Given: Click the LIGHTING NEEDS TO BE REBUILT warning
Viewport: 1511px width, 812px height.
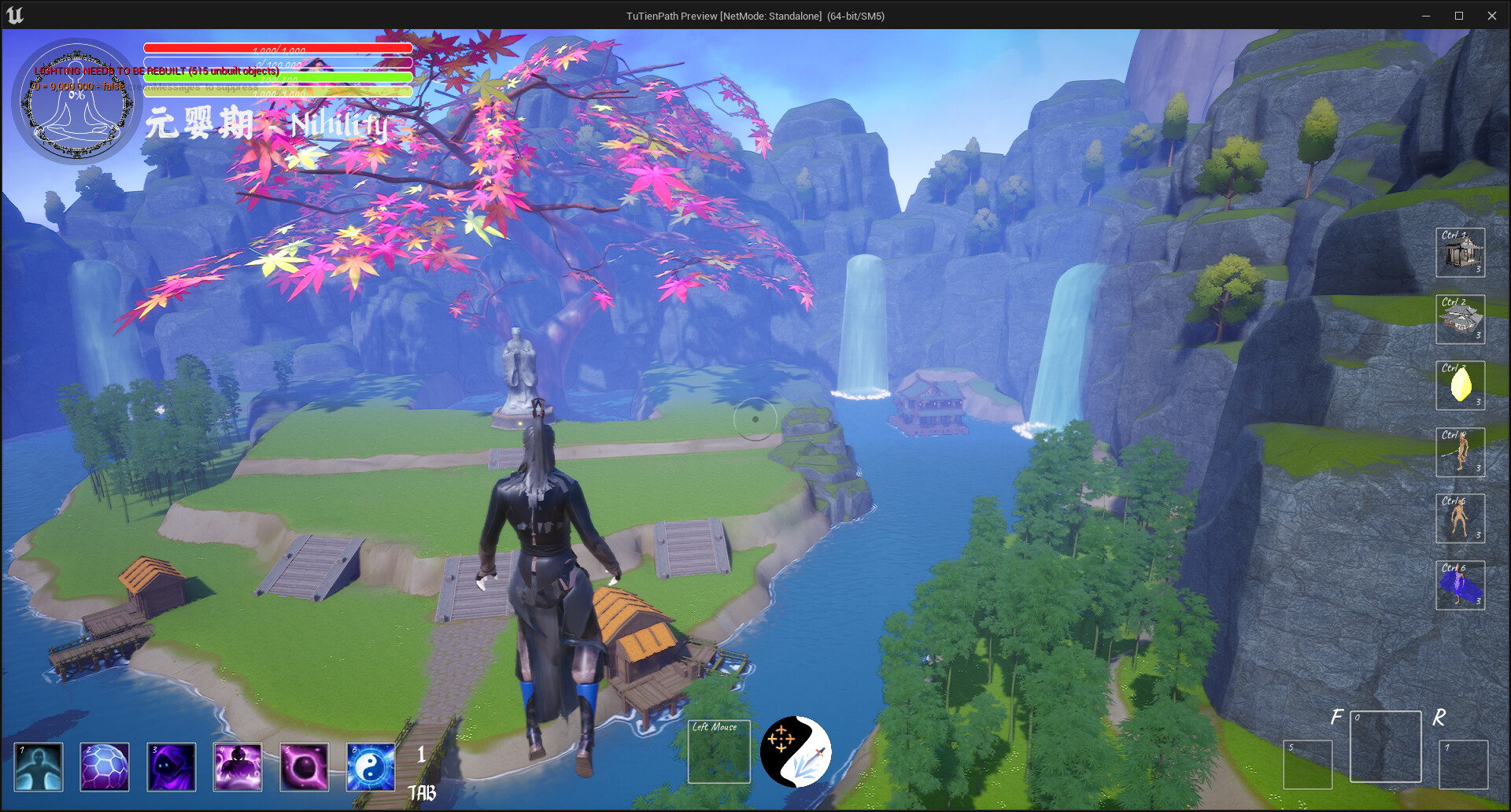Looking at the screenshot, I should (157, 70).
